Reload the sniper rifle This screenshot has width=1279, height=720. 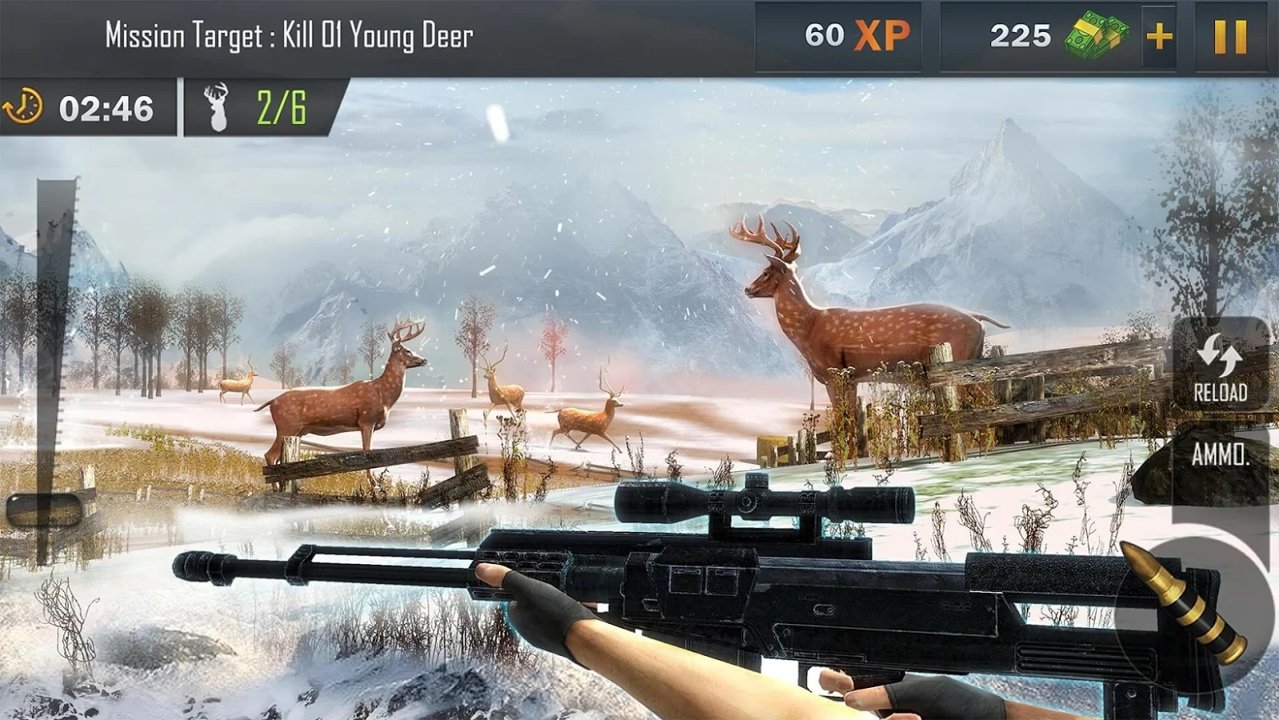click(x=1219, y=364)
